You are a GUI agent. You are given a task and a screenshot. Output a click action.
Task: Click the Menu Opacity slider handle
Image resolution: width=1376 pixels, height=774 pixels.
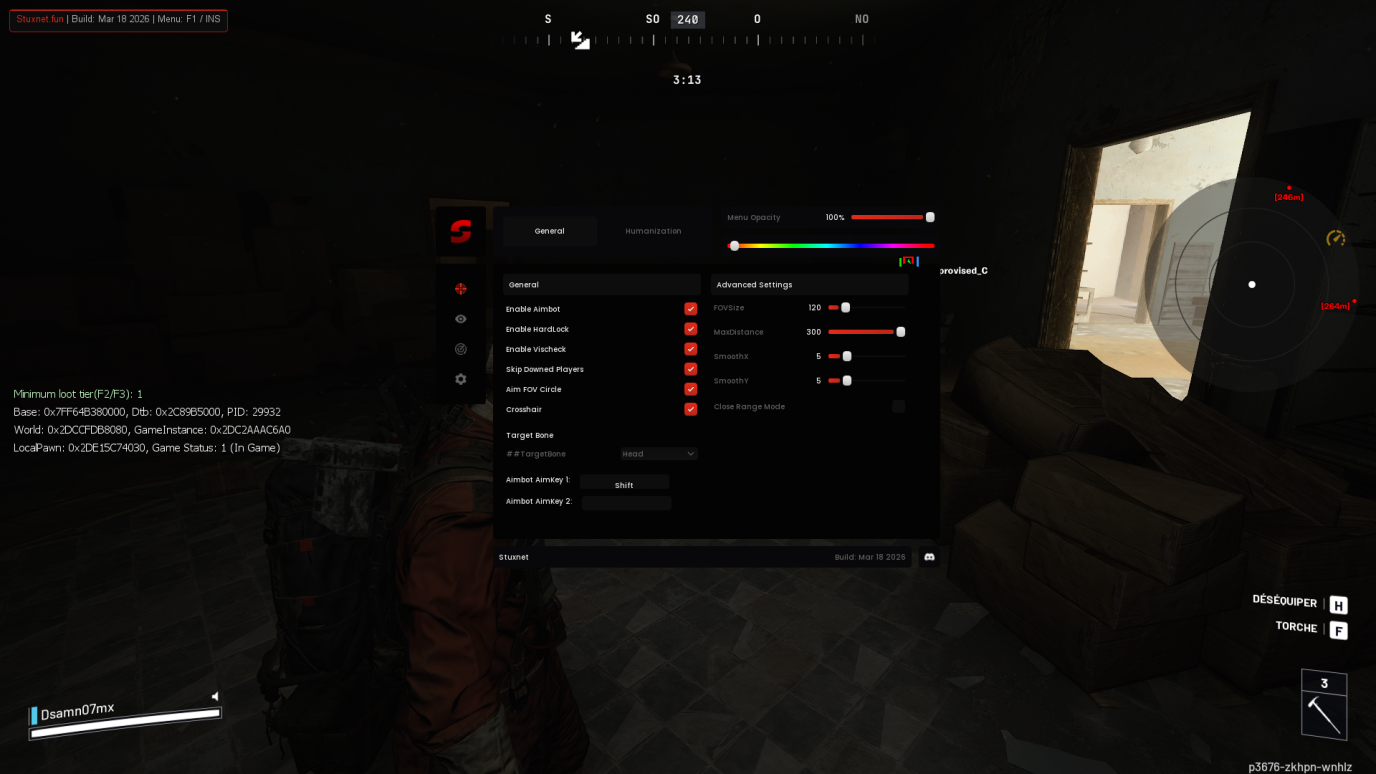click(929, 216)
